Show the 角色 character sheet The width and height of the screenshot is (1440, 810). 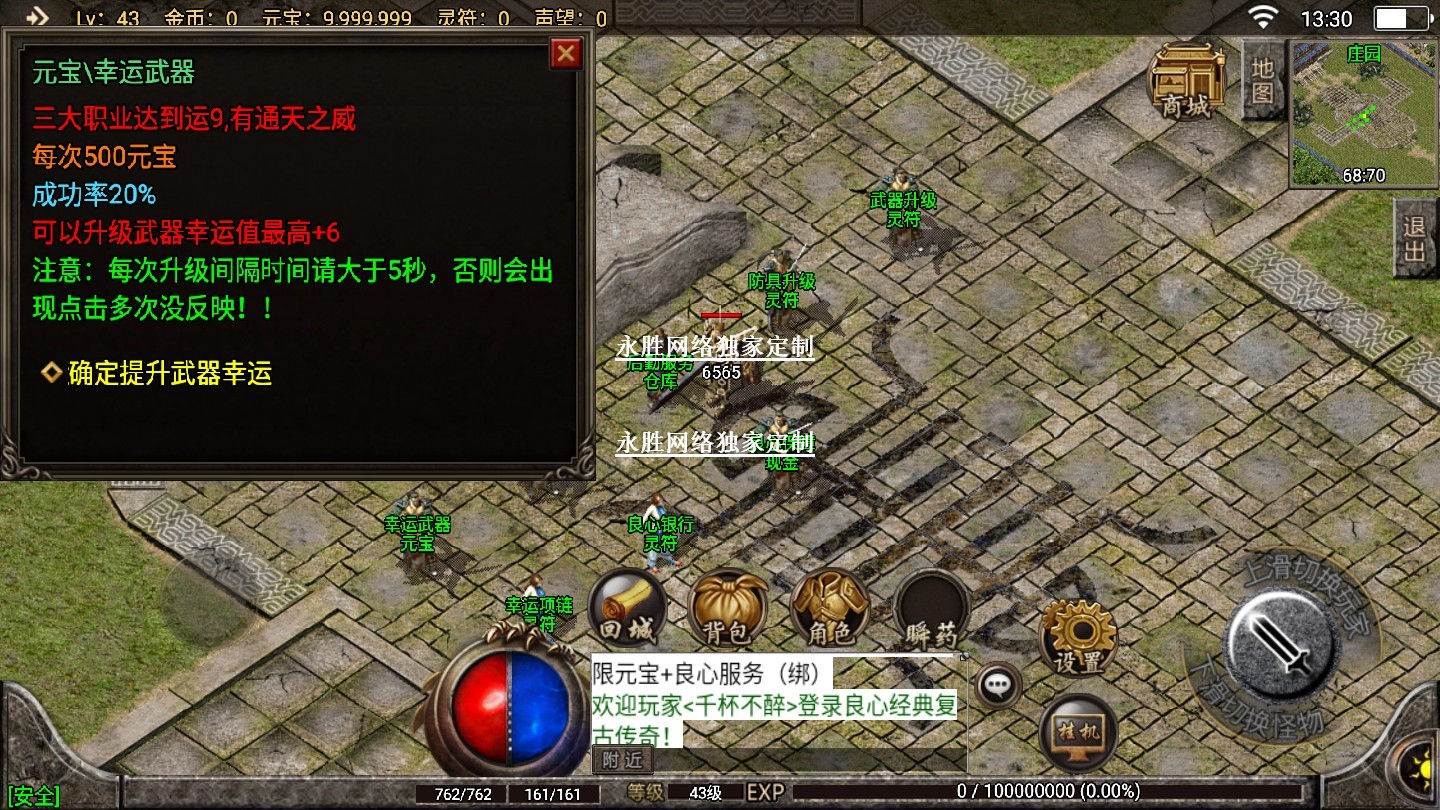tap(829, 608)
